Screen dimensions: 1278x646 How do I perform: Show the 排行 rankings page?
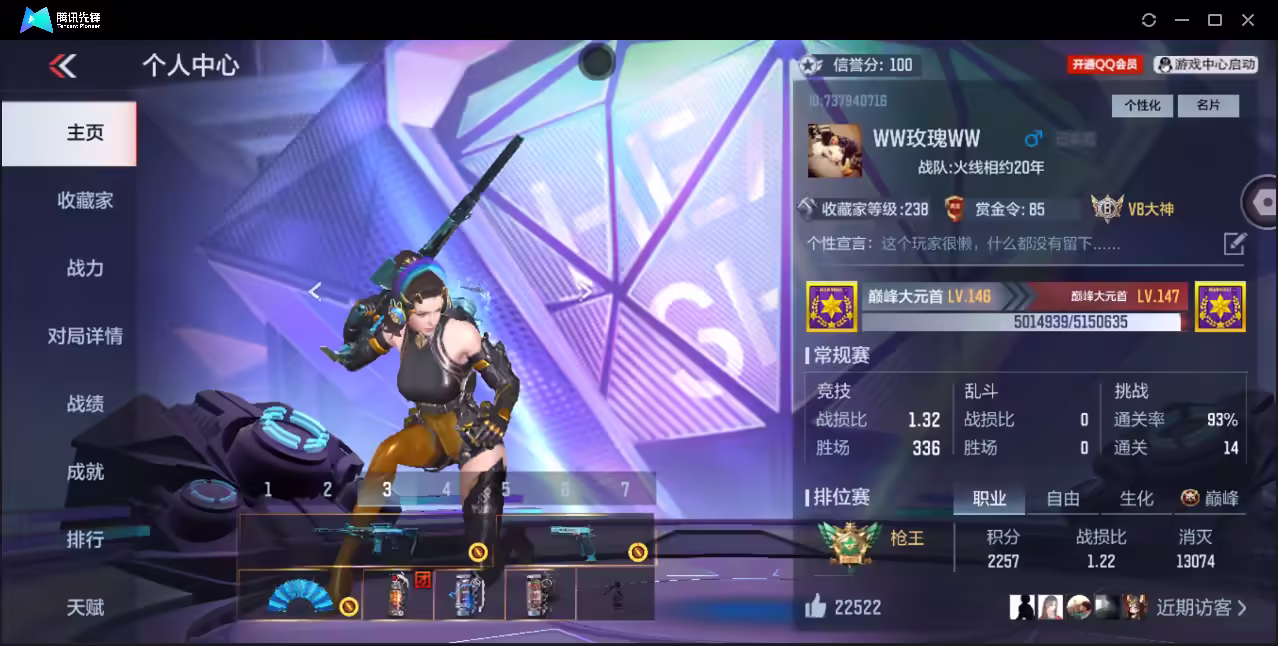(x=85, y=540)
